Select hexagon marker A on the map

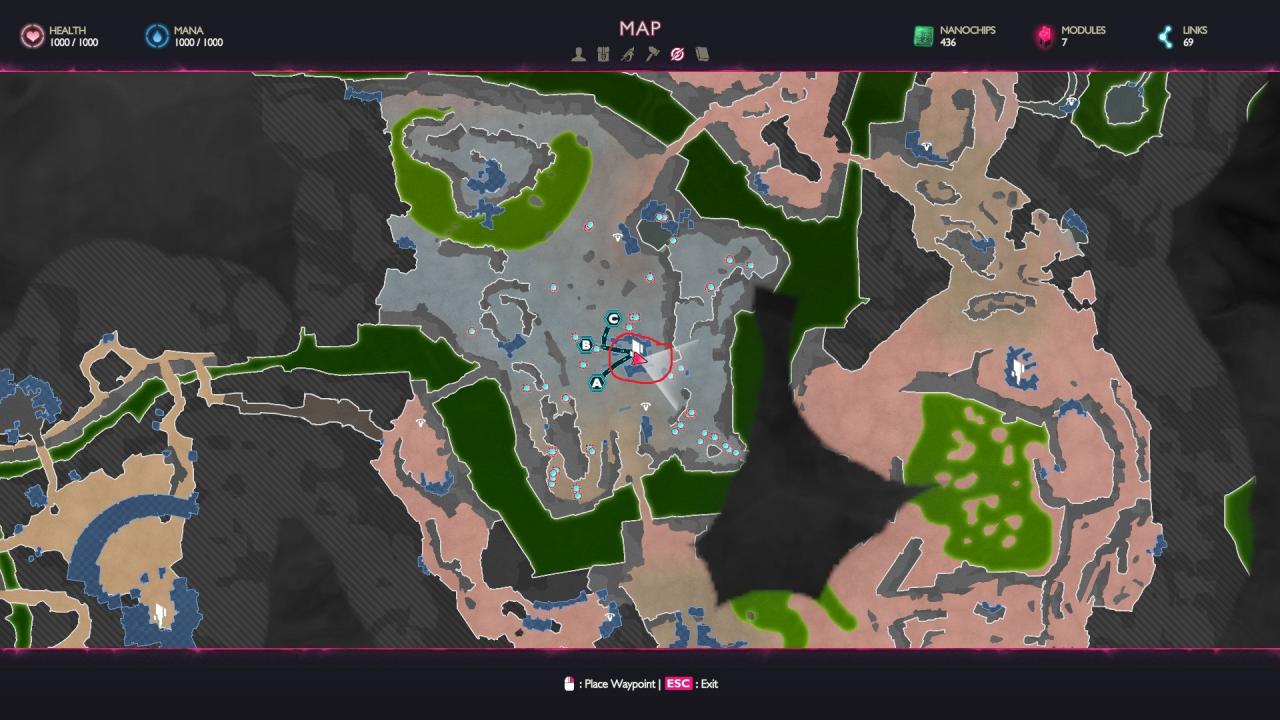pos(597,382)
